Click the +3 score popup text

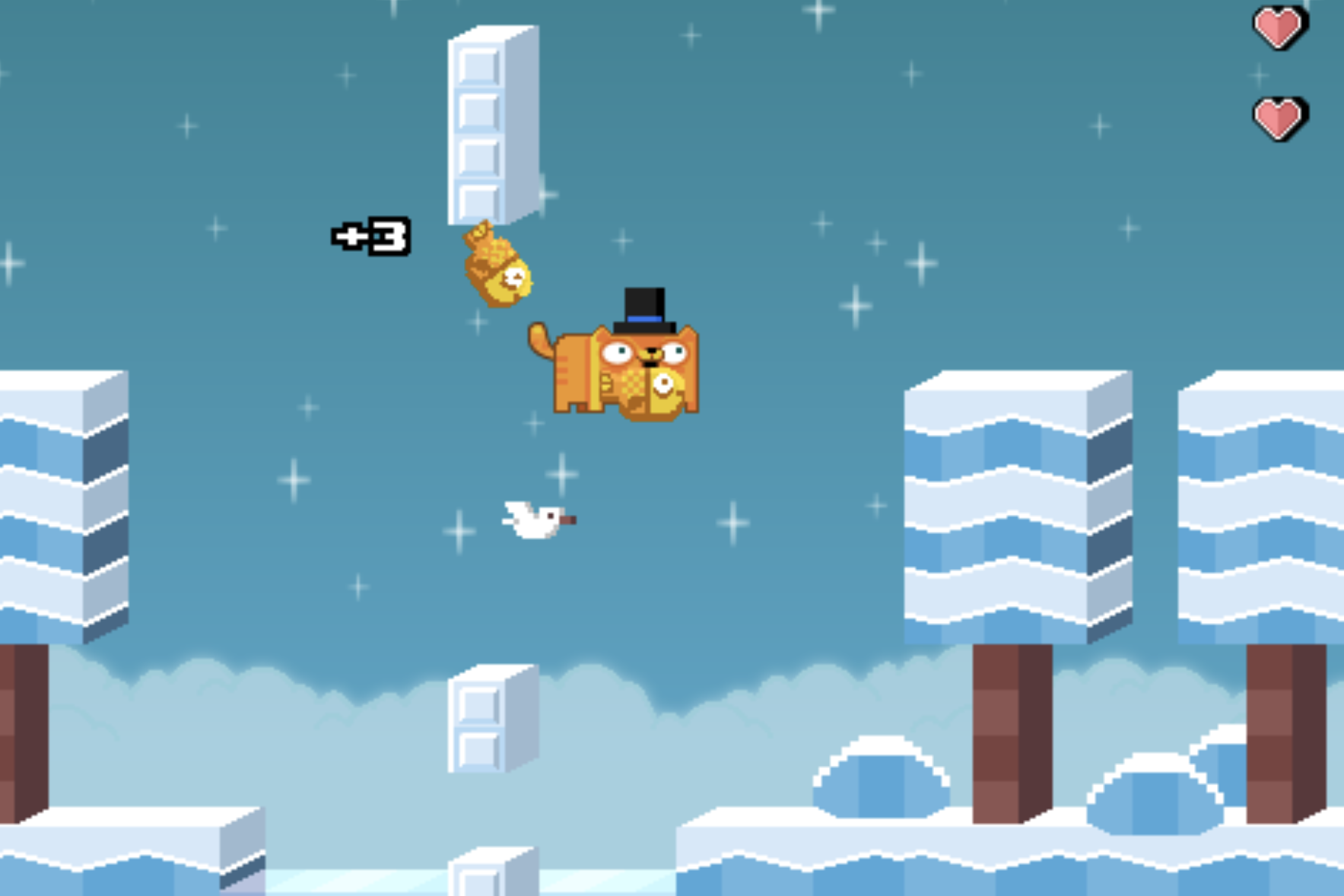tap(371, 237)
